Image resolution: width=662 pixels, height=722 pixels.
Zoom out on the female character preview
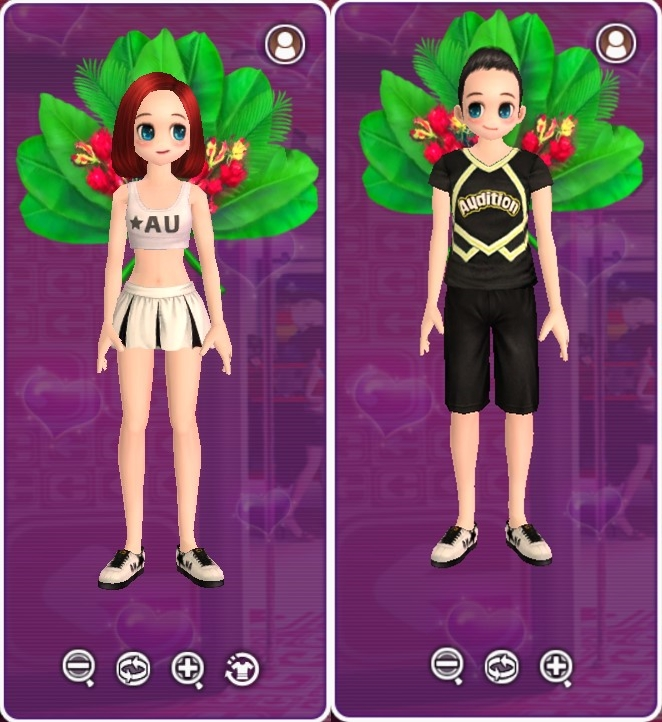78,667
